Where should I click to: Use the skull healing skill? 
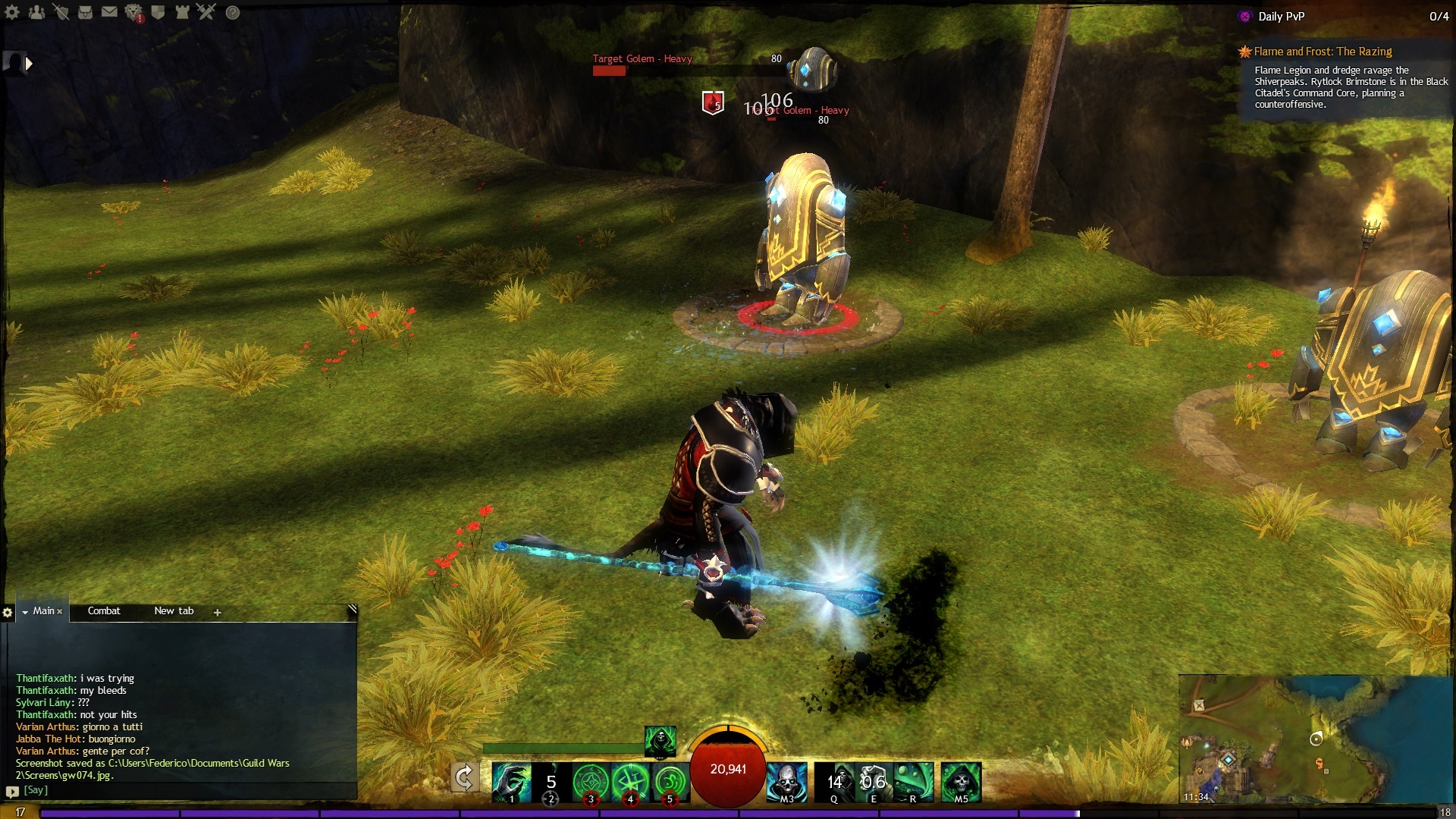tap(787, 782)
